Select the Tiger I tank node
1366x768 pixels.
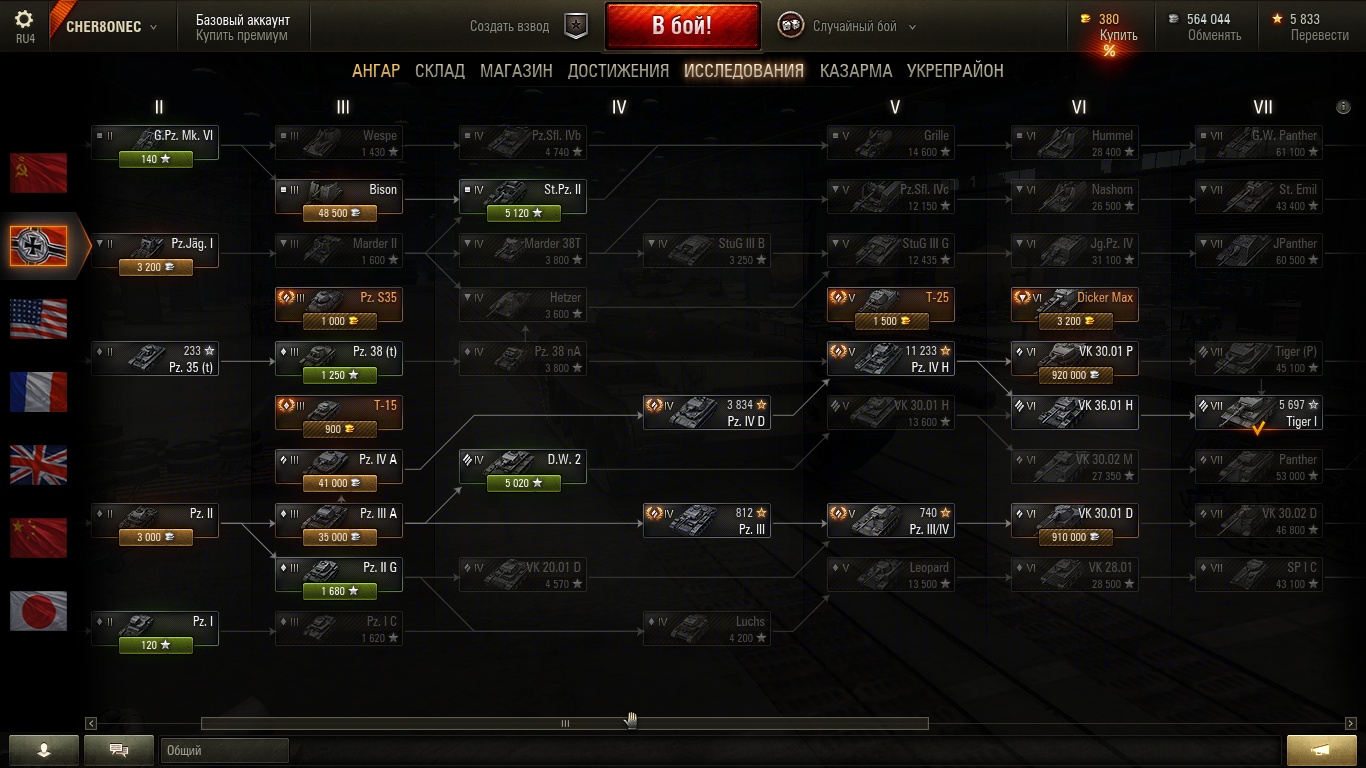(x=1258, y=413)
